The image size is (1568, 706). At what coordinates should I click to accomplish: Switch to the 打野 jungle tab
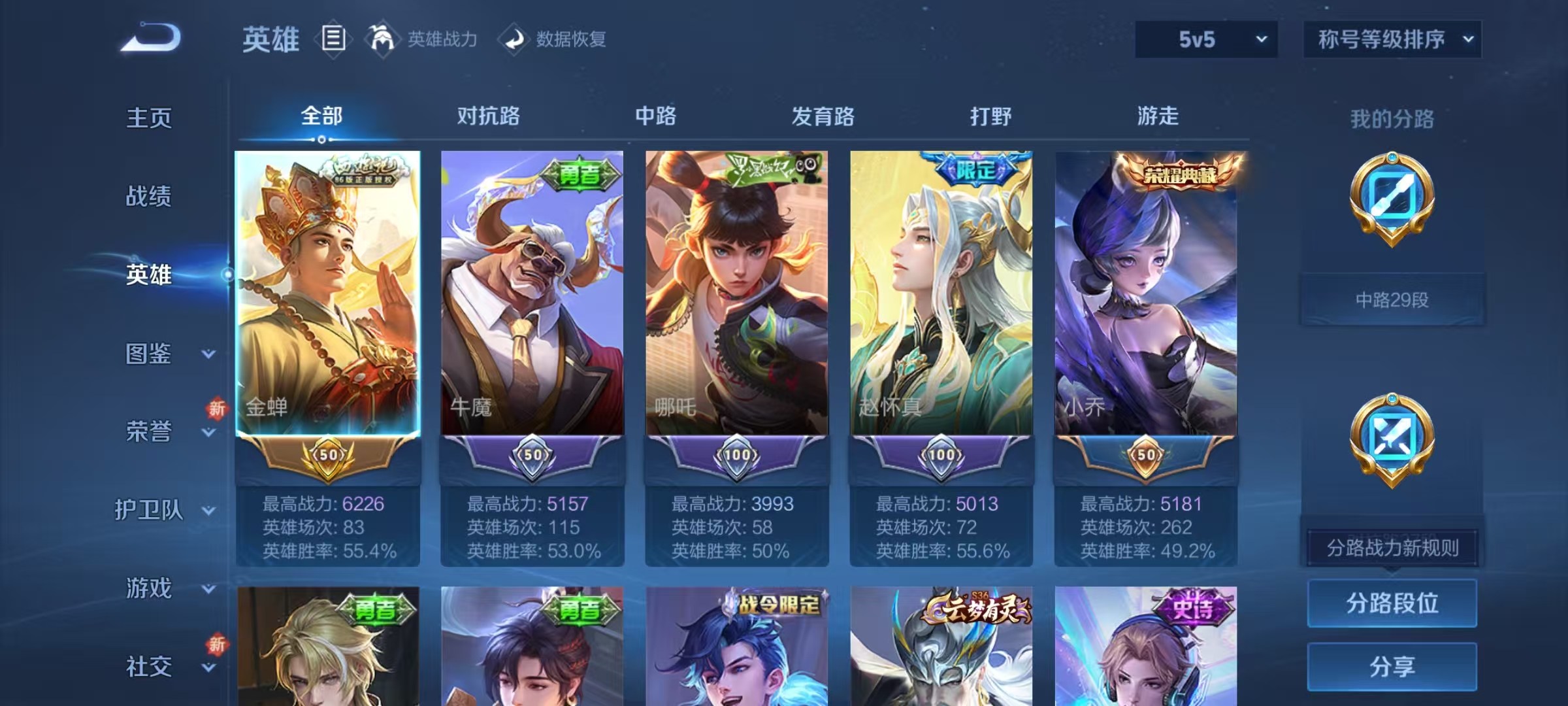(x=990, y=116)
